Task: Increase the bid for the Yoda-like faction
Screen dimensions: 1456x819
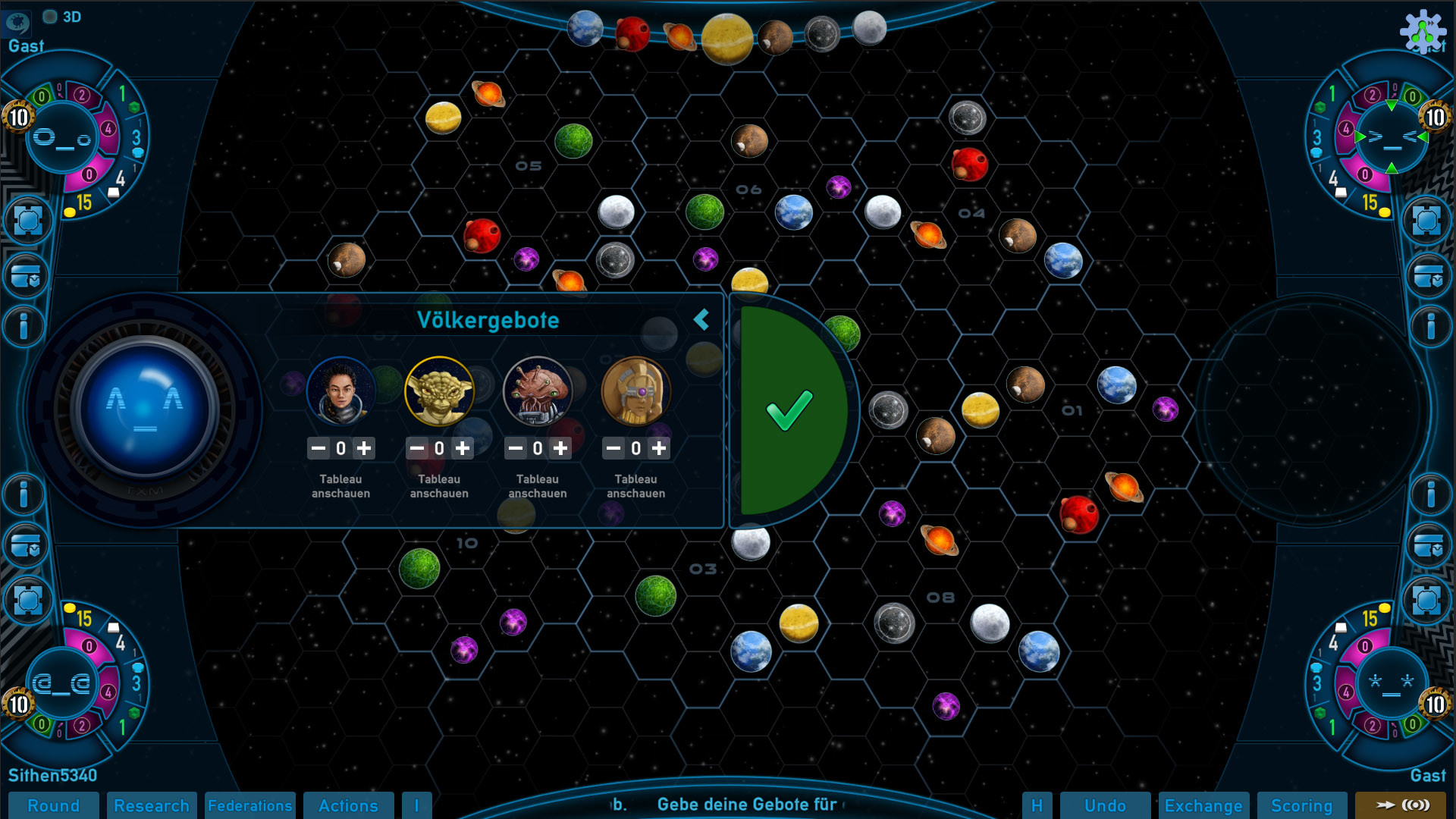Action: point(463,447)
